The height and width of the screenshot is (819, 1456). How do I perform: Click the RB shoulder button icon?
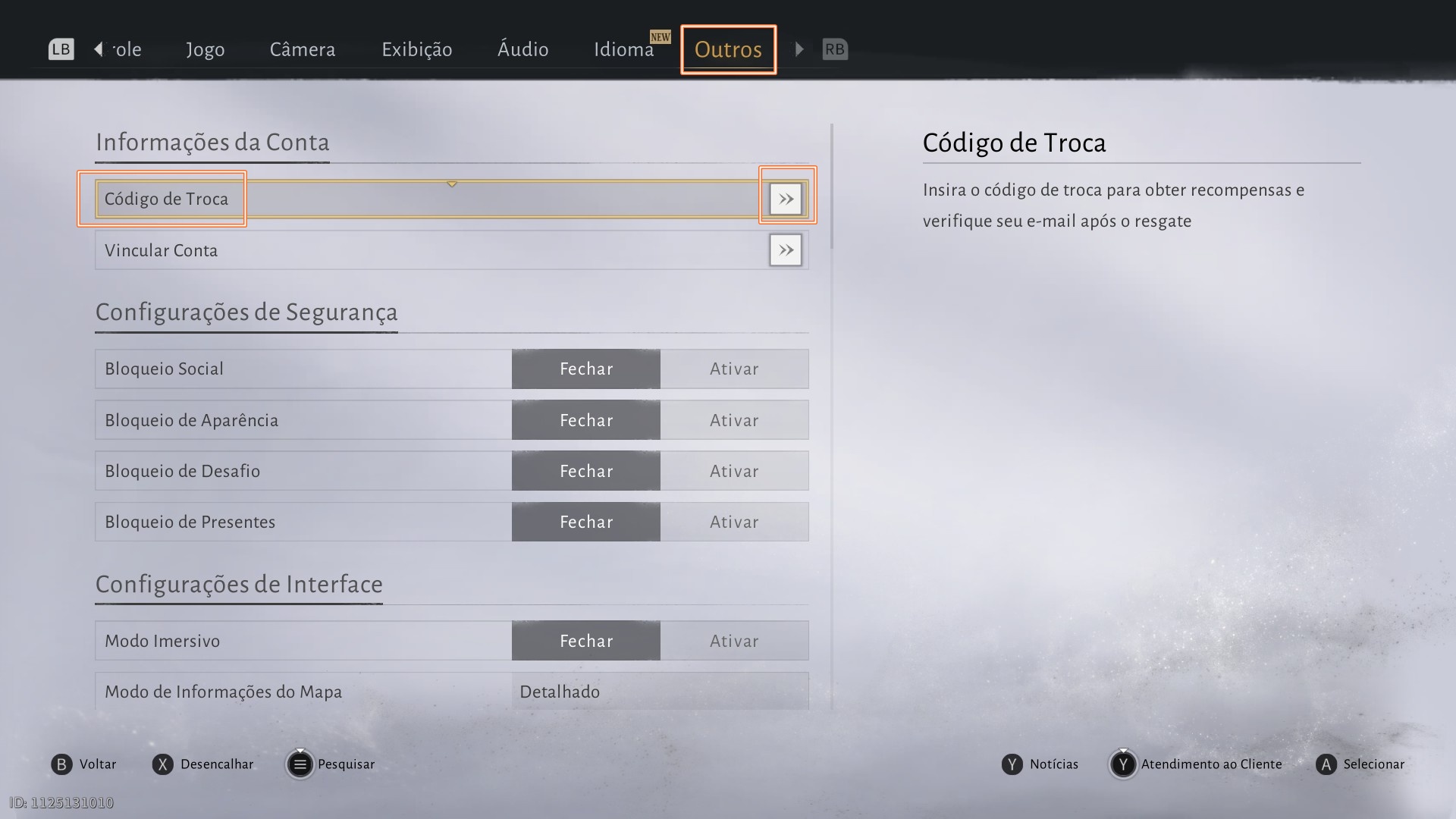click(x=835, y=49)
